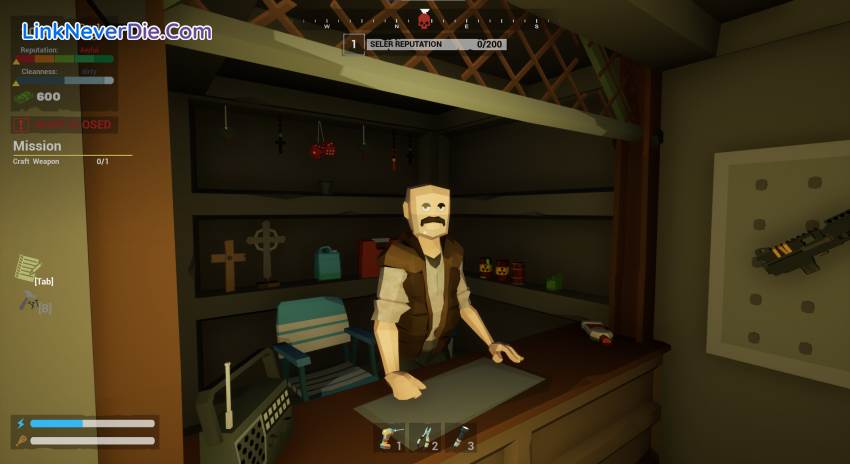Open the notes checklist icon
850x464 pixels.
pyautogui.click(x=27, y=268)
